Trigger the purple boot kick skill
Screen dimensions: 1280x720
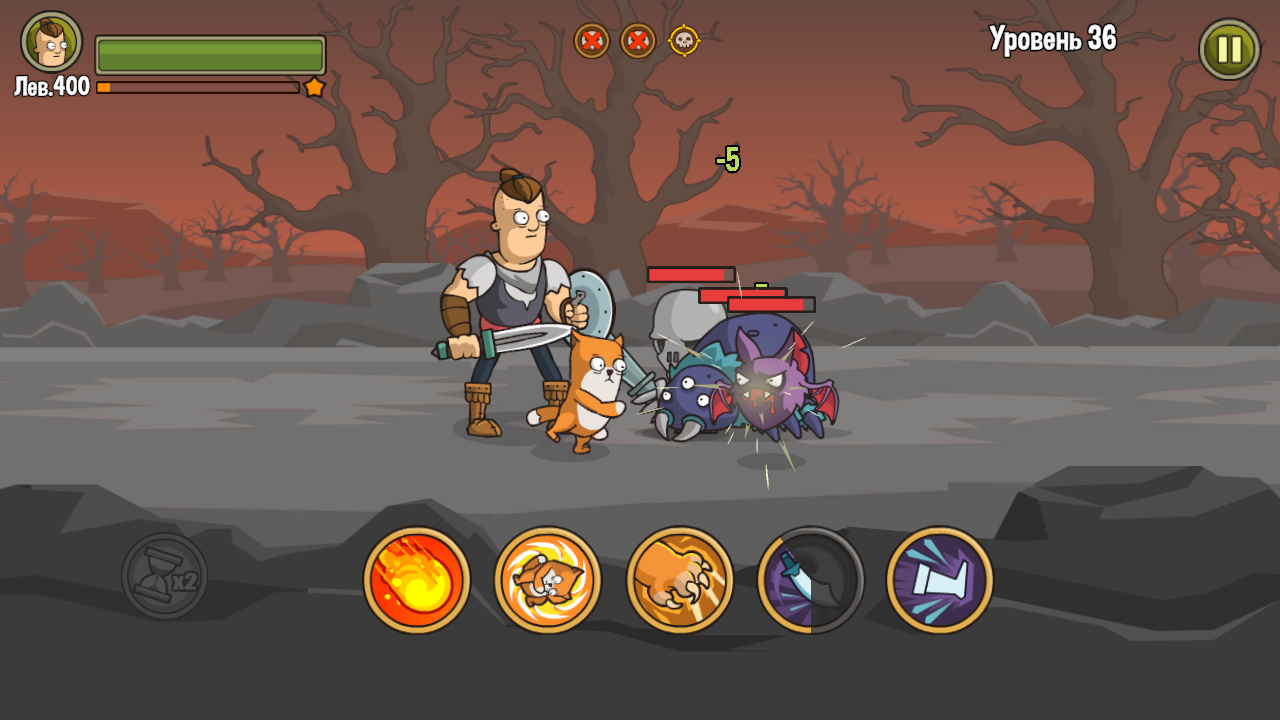tap(938, 580)
